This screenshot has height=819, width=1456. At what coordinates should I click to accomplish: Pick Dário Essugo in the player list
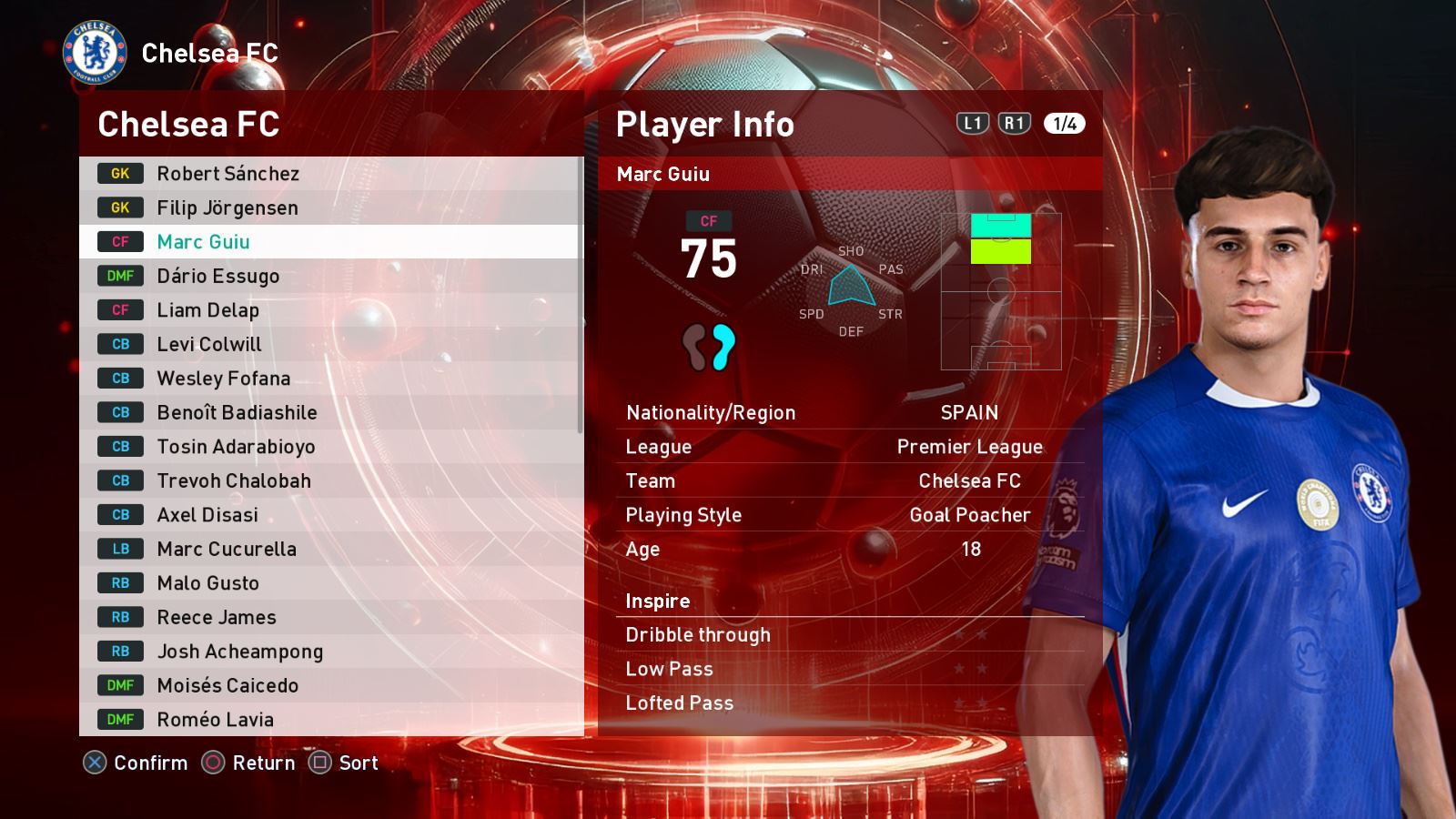[x=328, y=276]
